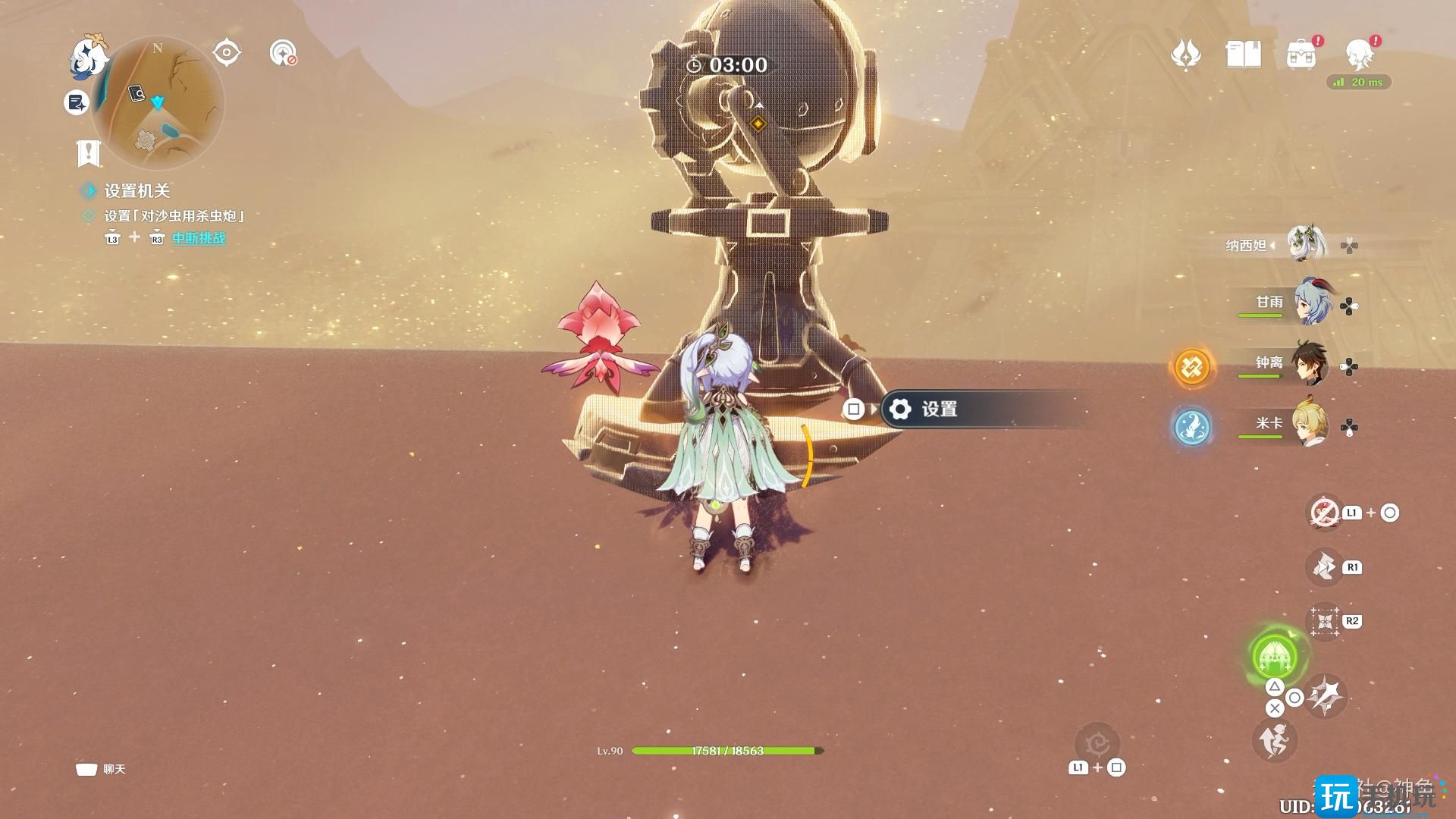Select active character 纳西妲 portrait
The height and width of the screenshot is (819, 1456).
tap(1306, 244)
